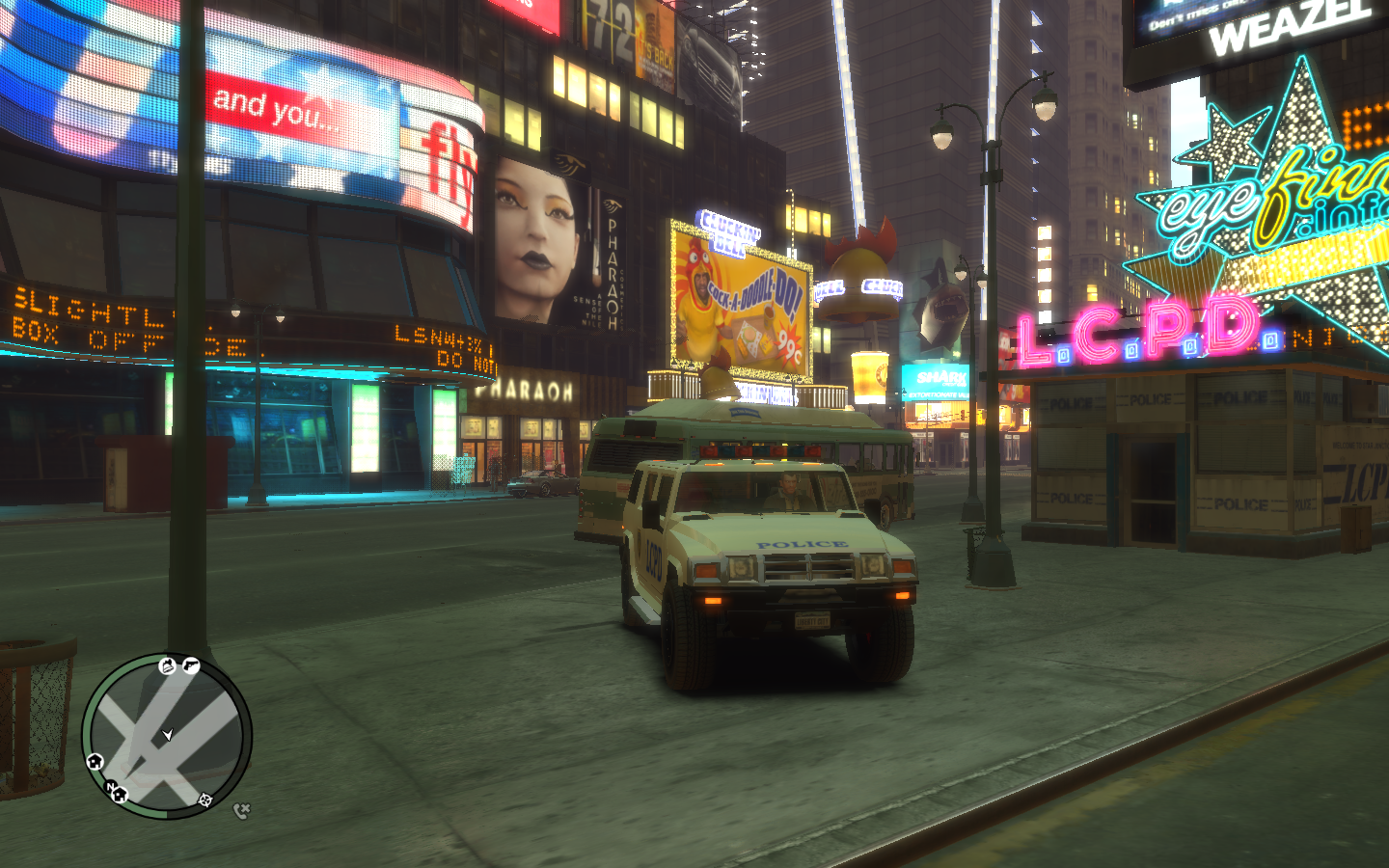The image size is (1389, 868).
Task: Click the Cluckin' Bell blip on the radar
Action: 167,665
